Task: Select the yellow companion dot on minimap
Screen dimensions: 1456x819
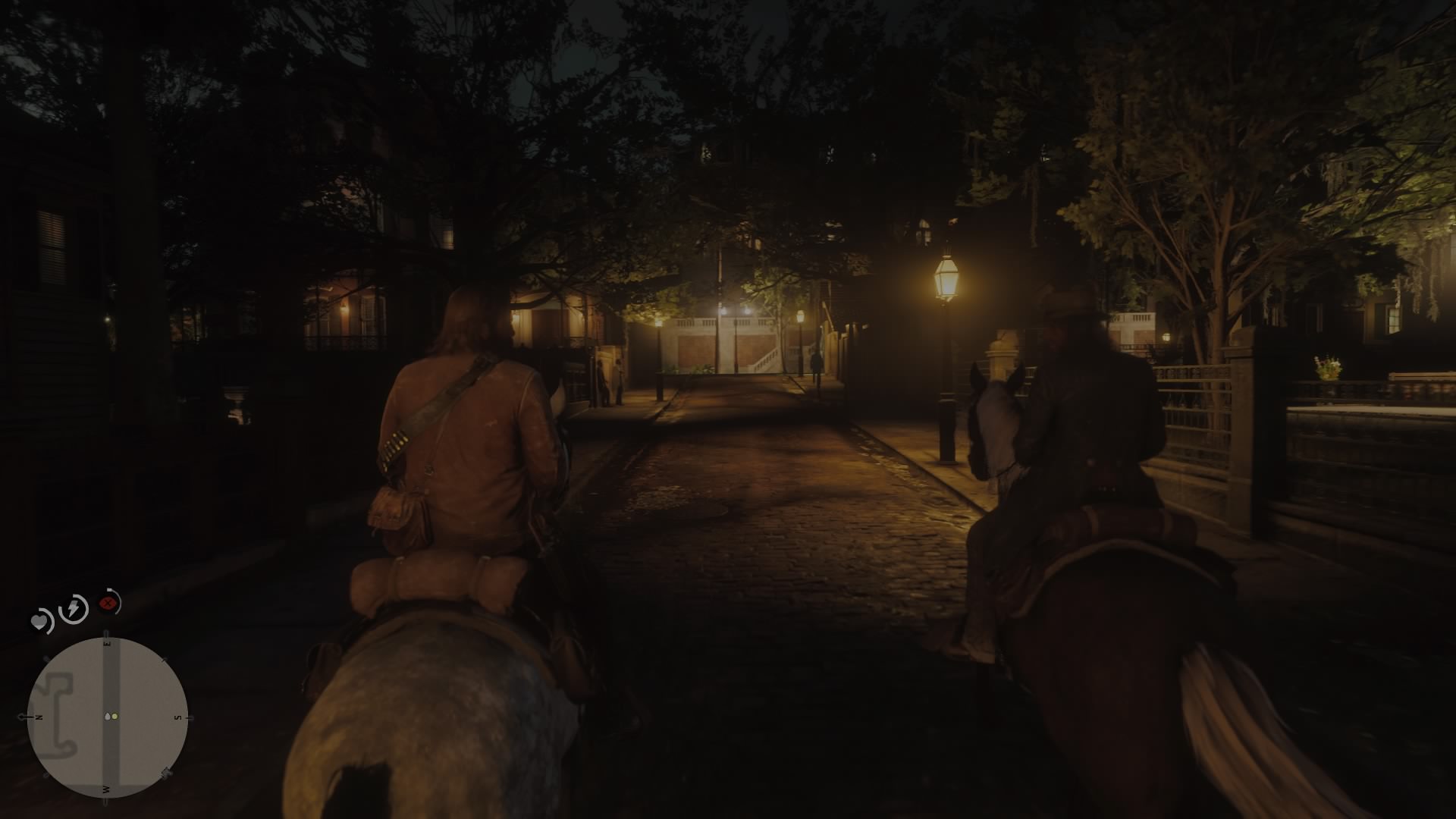Action: 115,717
